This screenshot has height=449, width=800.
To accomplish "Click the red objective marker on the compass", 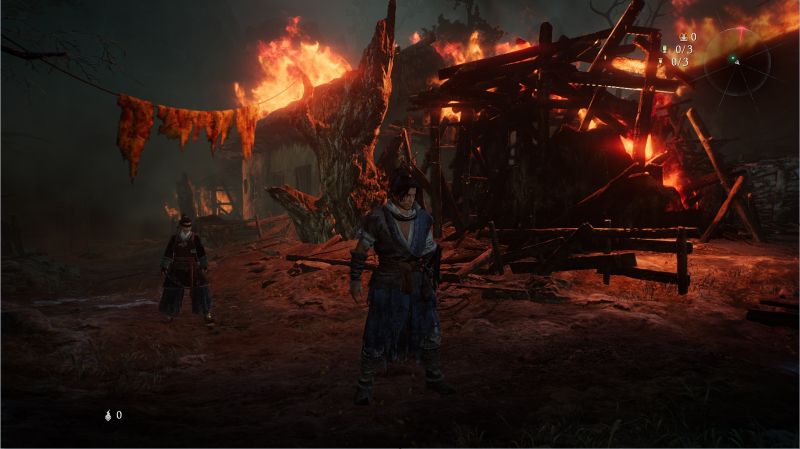I will coord(741,30).
